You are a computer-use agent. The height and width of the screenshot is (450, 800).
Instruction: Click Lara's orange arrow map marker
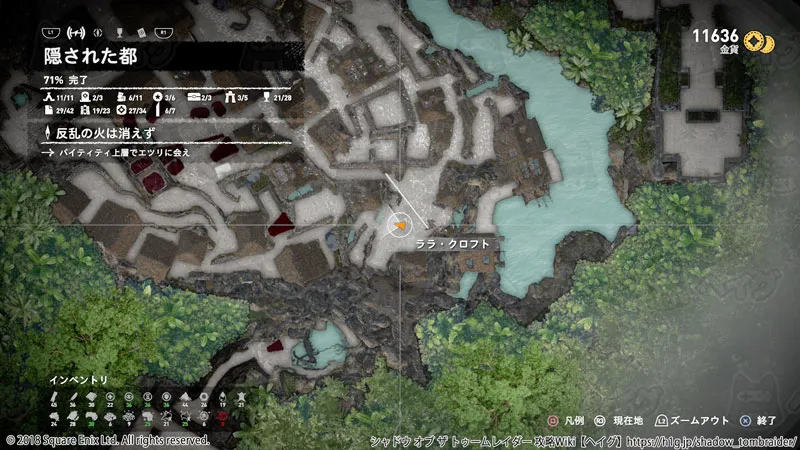click(400, 227)
